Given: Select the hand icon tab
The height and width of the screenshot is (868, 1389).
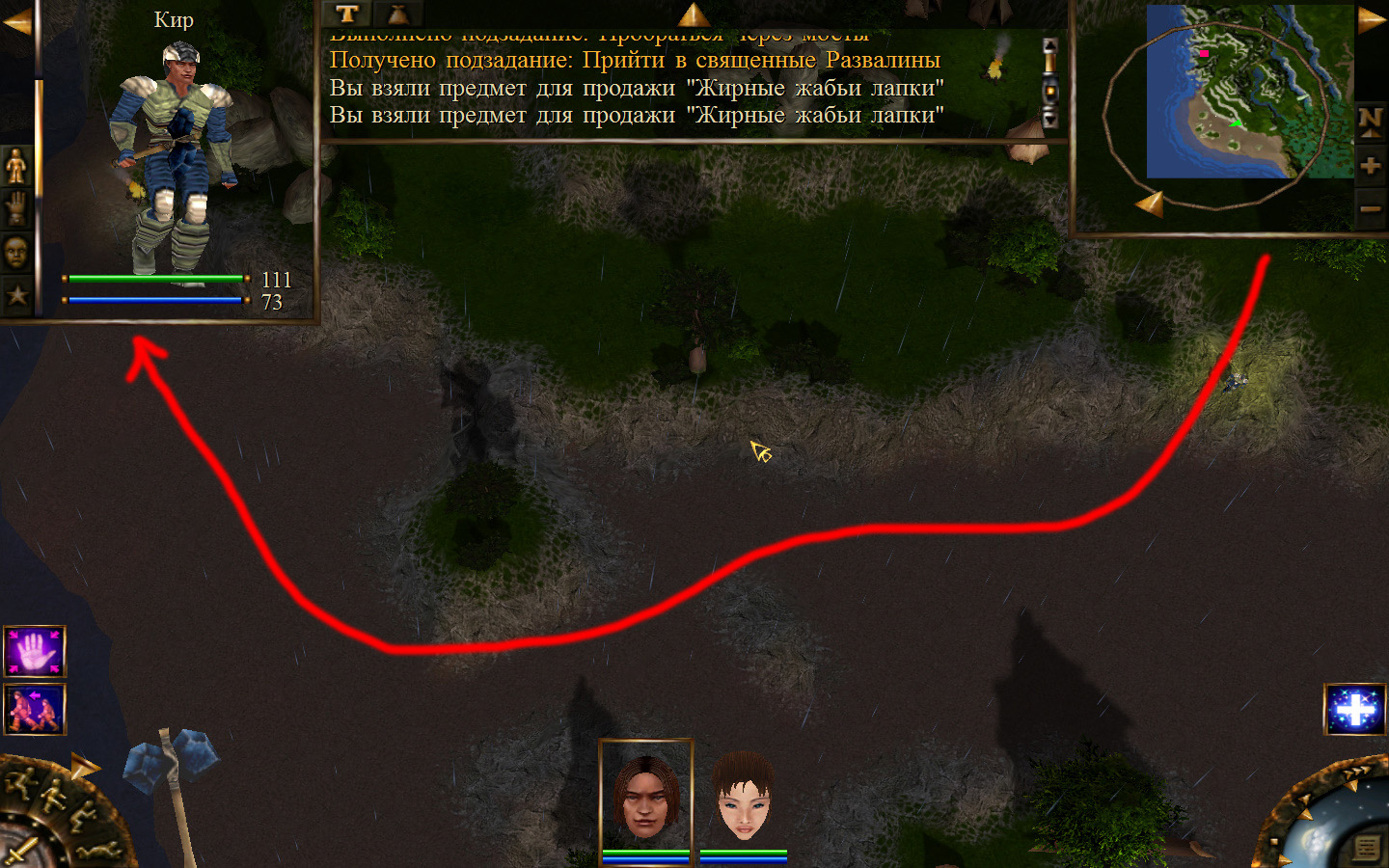Looking at the screenshot, I should pyautogui.click(x=16, y=208).
